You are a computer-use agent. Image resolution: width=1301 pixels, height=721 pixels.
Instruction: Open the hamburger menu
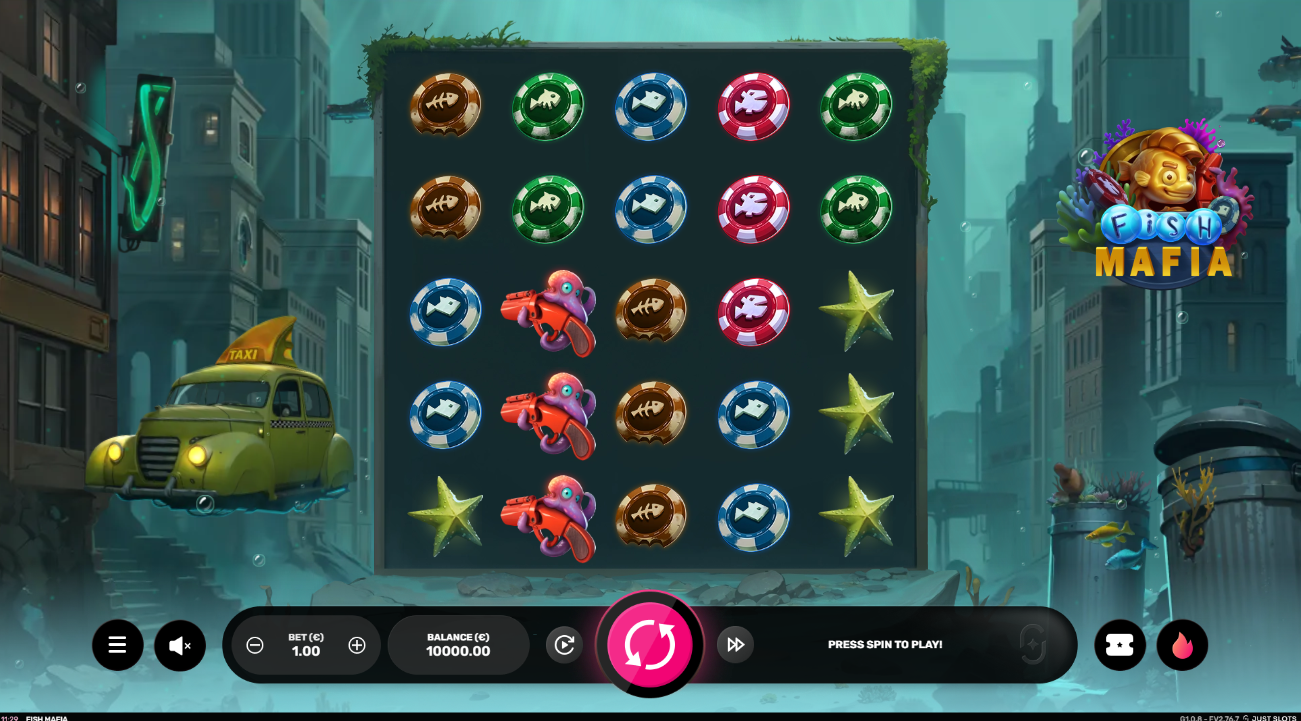(118, 645)
